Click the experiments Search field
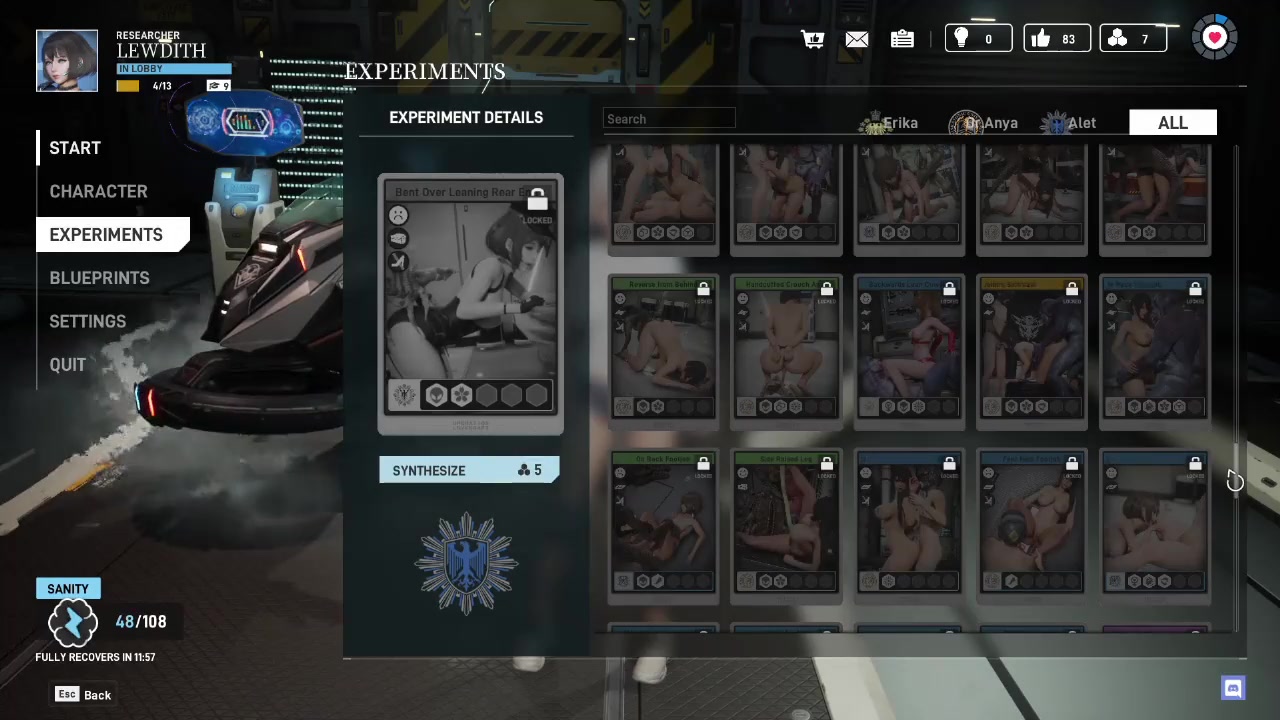 669,119
